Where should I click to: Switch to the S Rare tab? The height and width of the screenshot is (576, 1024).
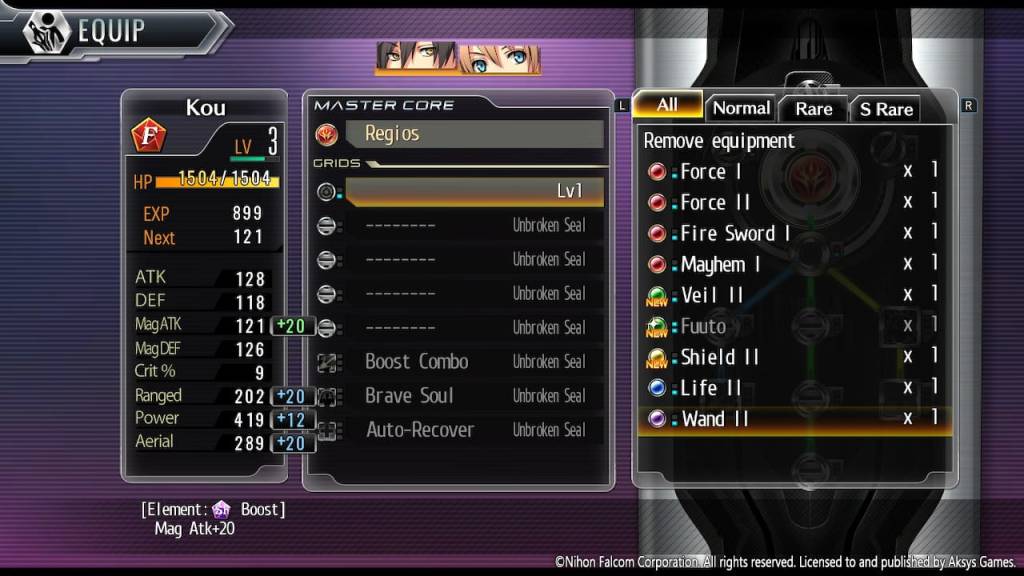pos(886,109)
